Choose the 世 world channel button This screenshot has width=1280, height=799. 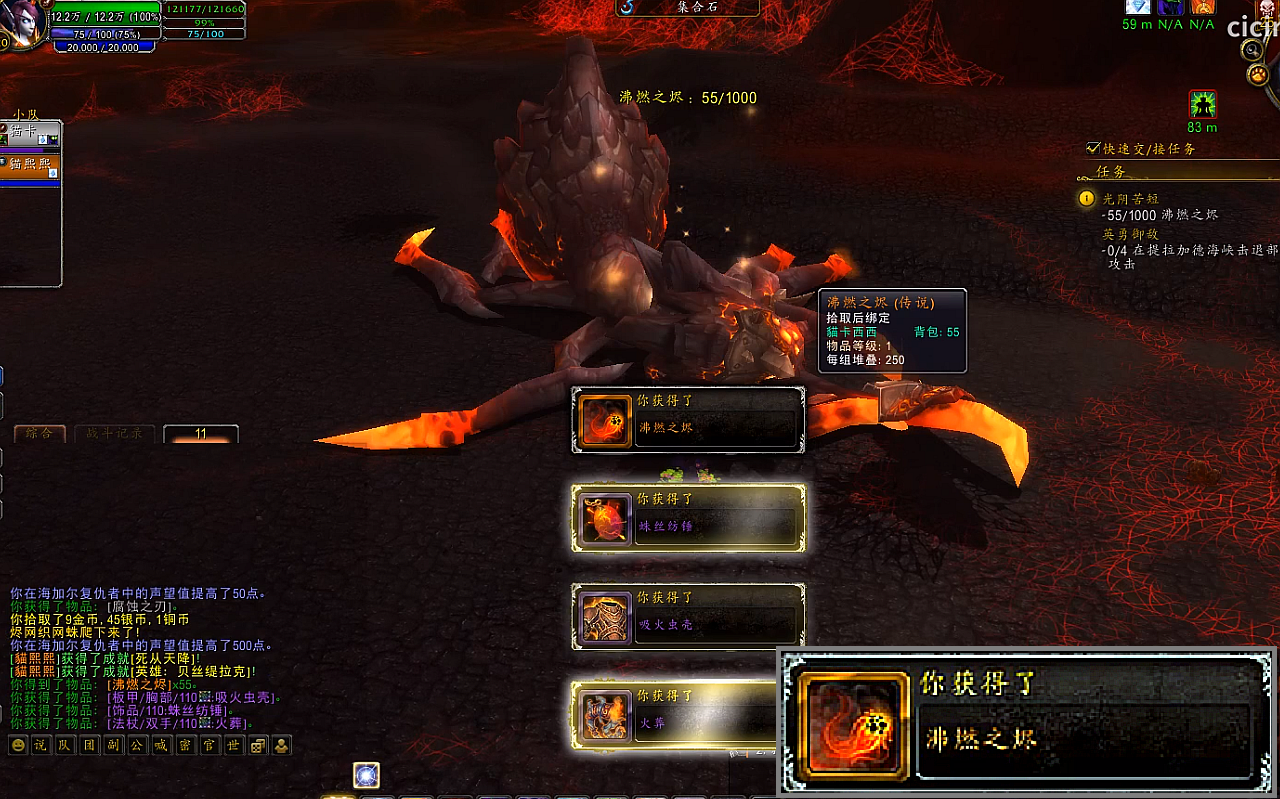coord(234,745)
